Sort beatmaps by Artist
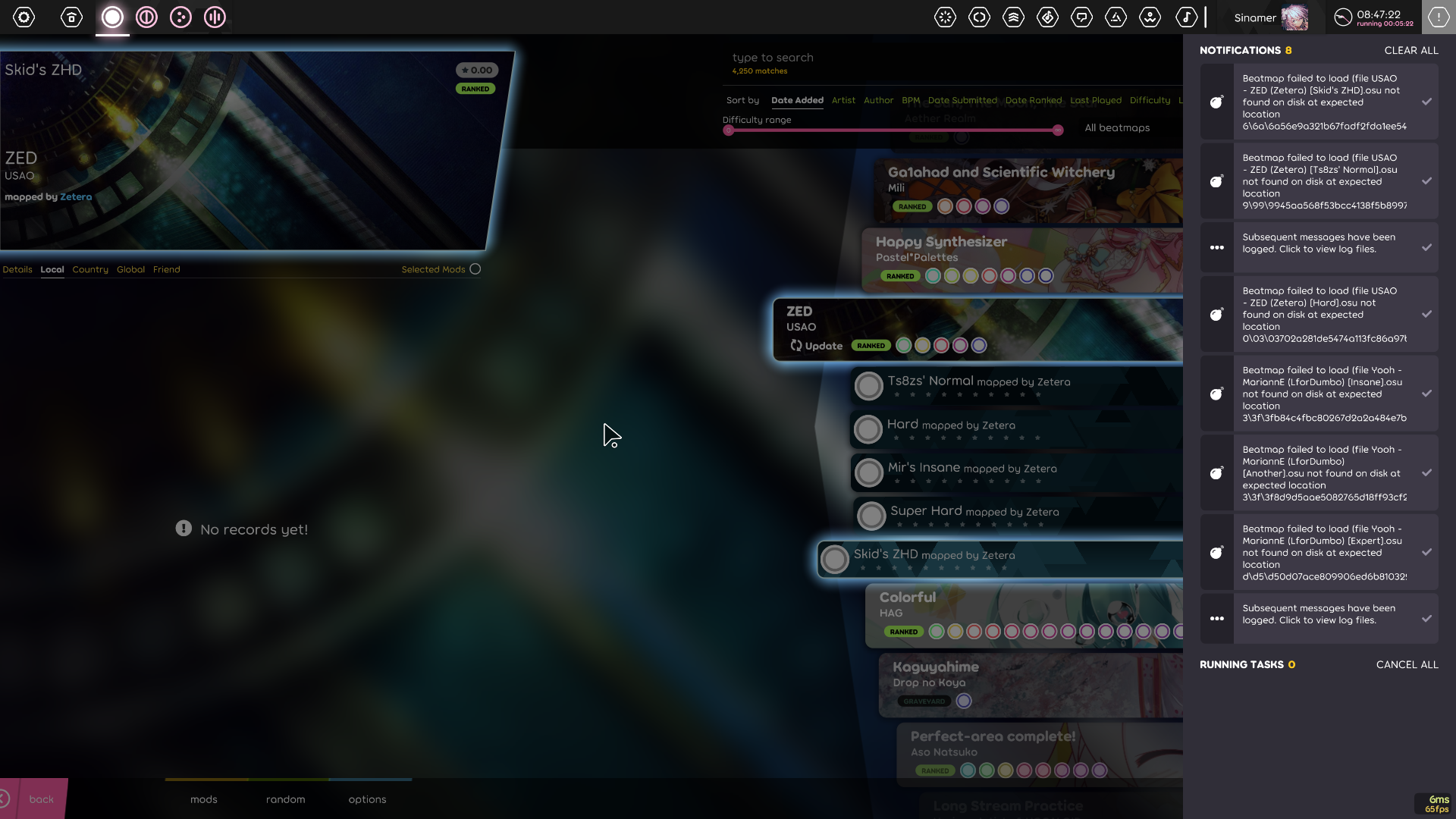This screenshot has width=1456, height=819. (843, 100)
